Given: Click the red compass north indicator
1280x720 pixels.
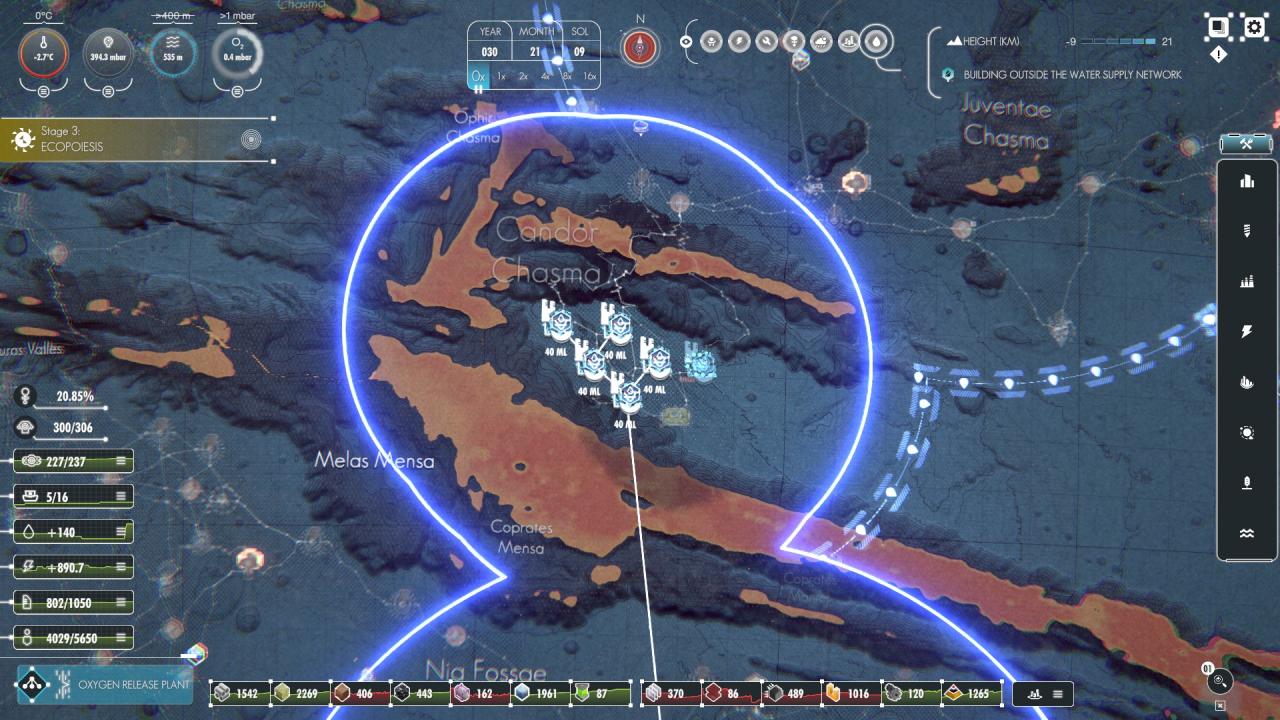Looking at the screenshot, I should (x=640, y=47).
